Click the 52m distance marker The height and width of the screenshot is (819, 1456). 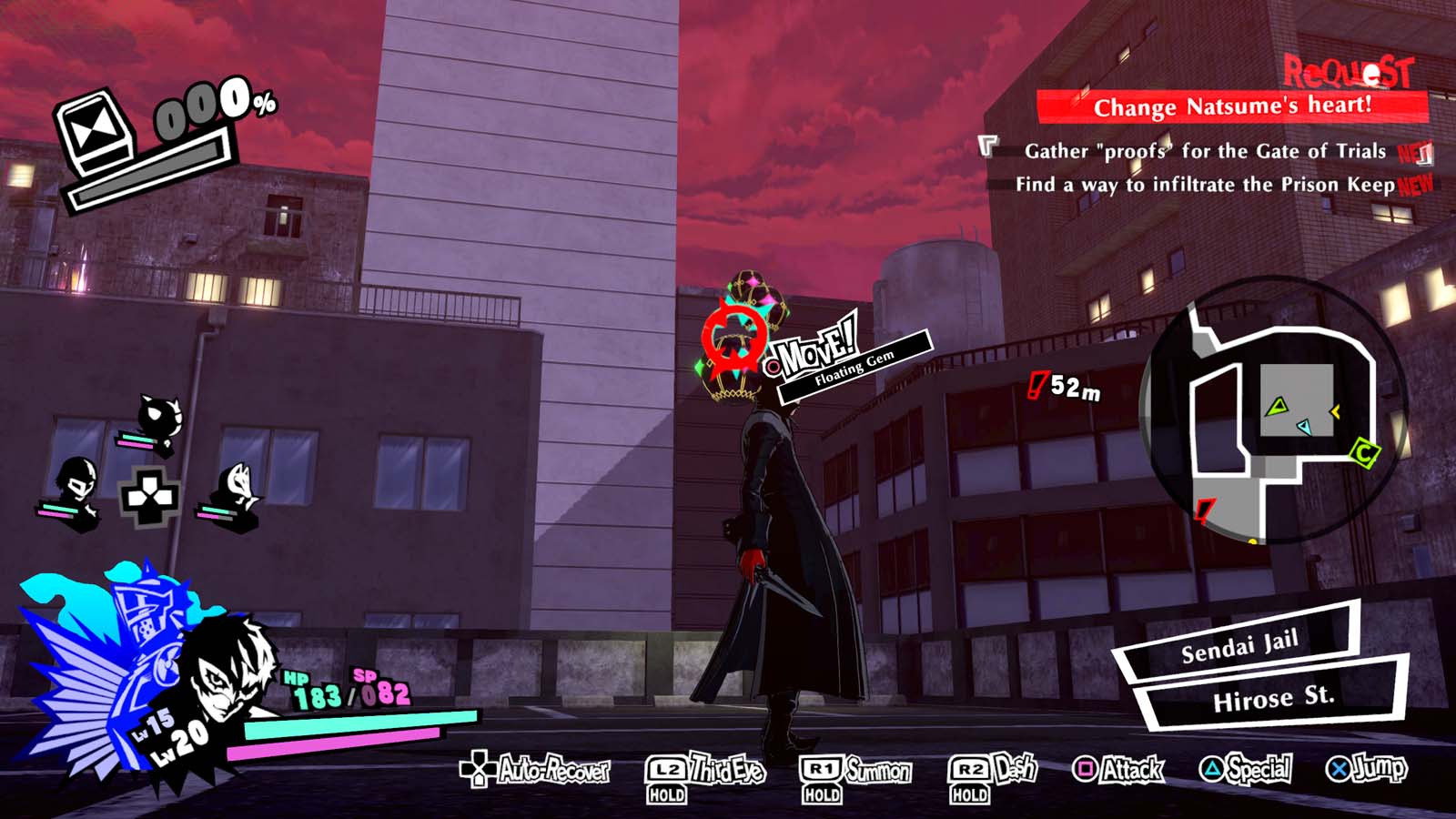pyautogui.click(x=1064, y=387)
